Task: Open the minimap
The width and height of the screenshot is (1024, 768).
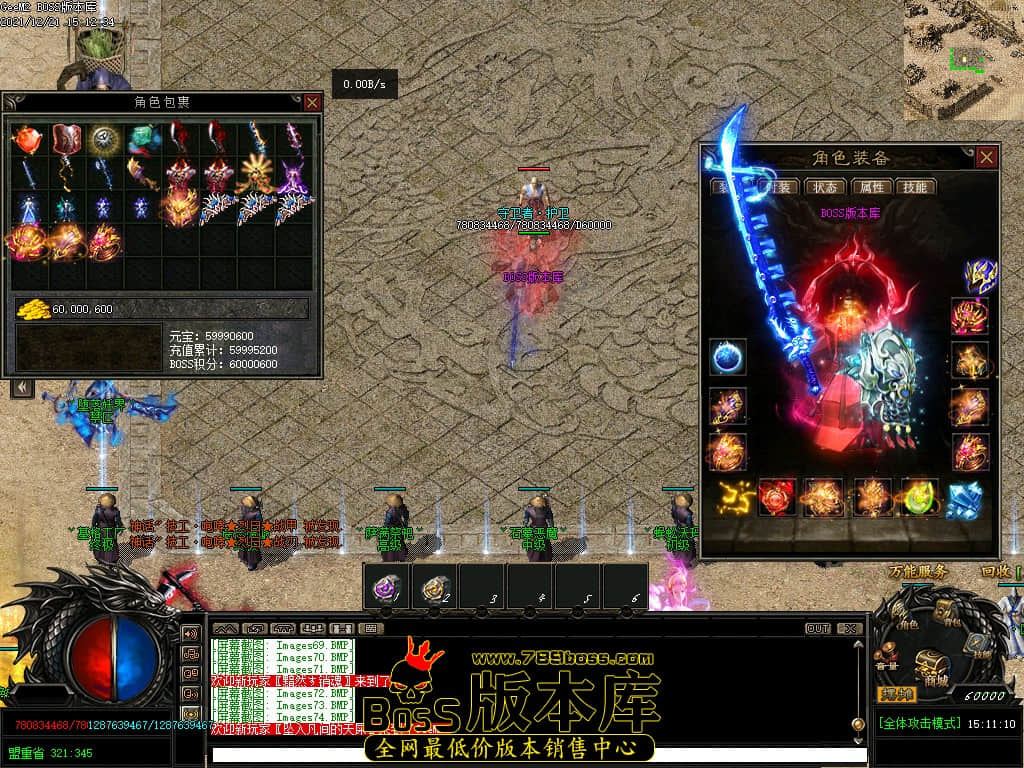Action: pos(963,58)
